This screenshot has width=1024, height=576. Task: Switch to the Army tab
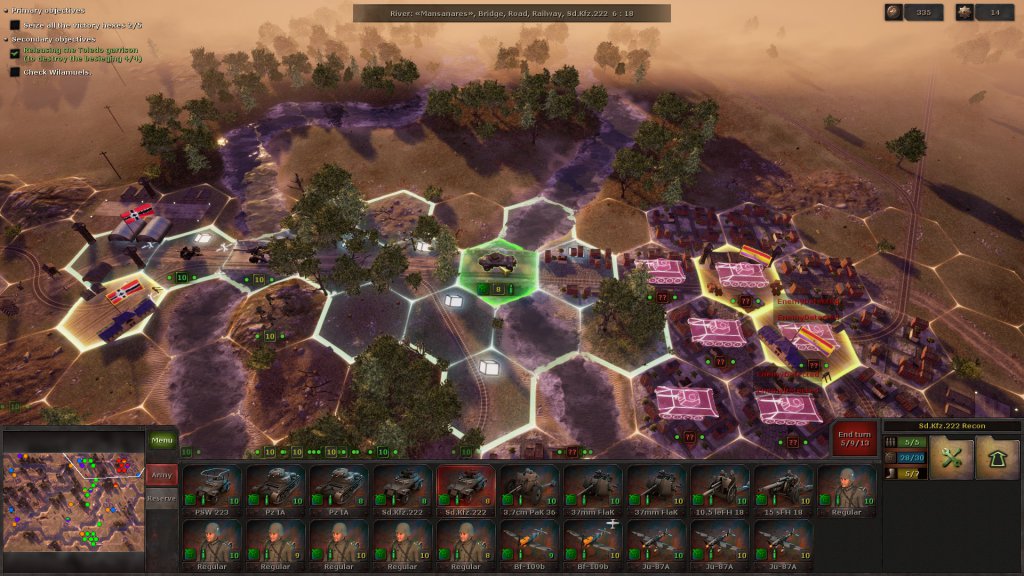(x=161, y=472)
